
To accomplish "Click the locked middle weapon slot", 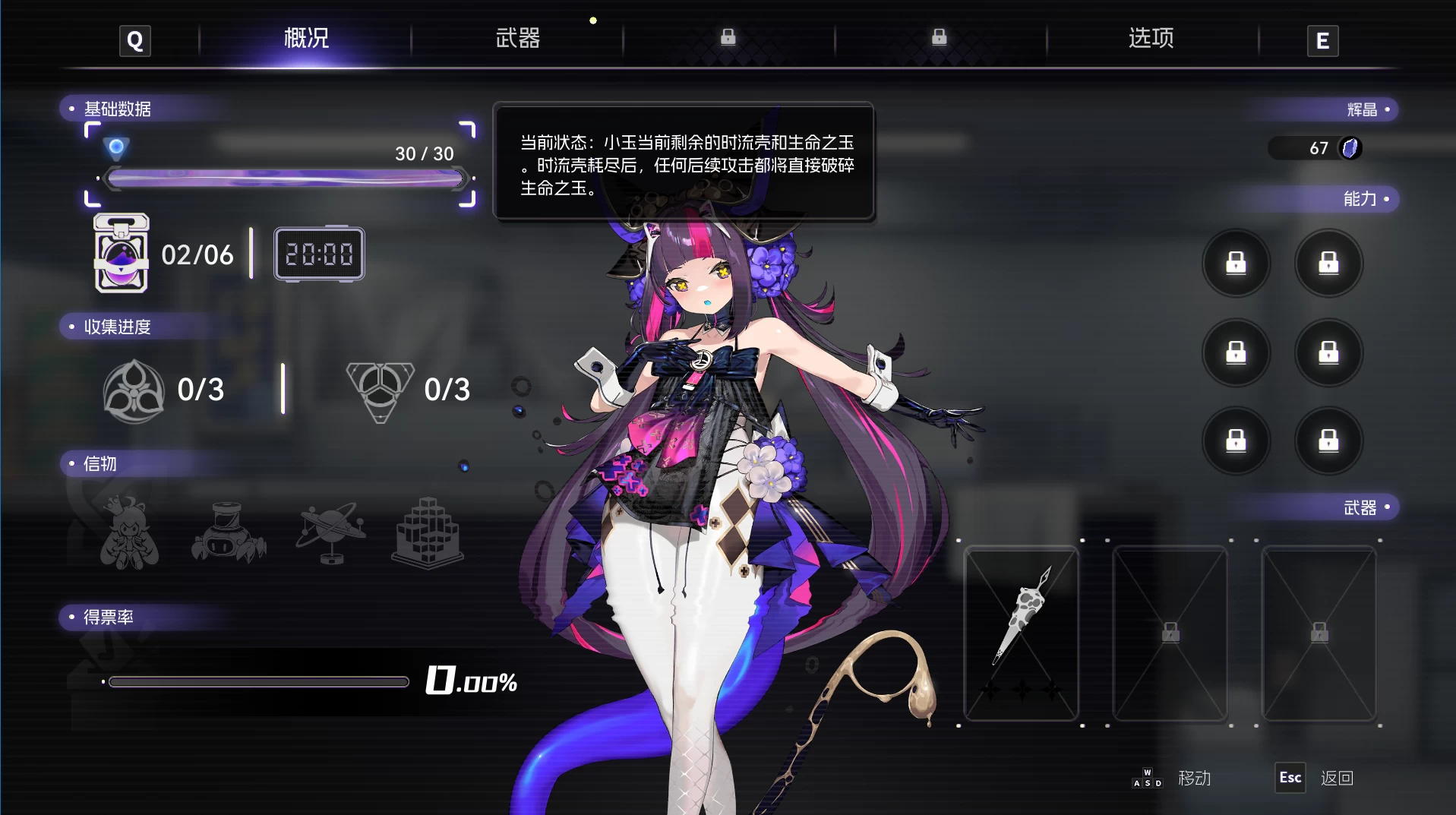I will (x=1170, y=634).
